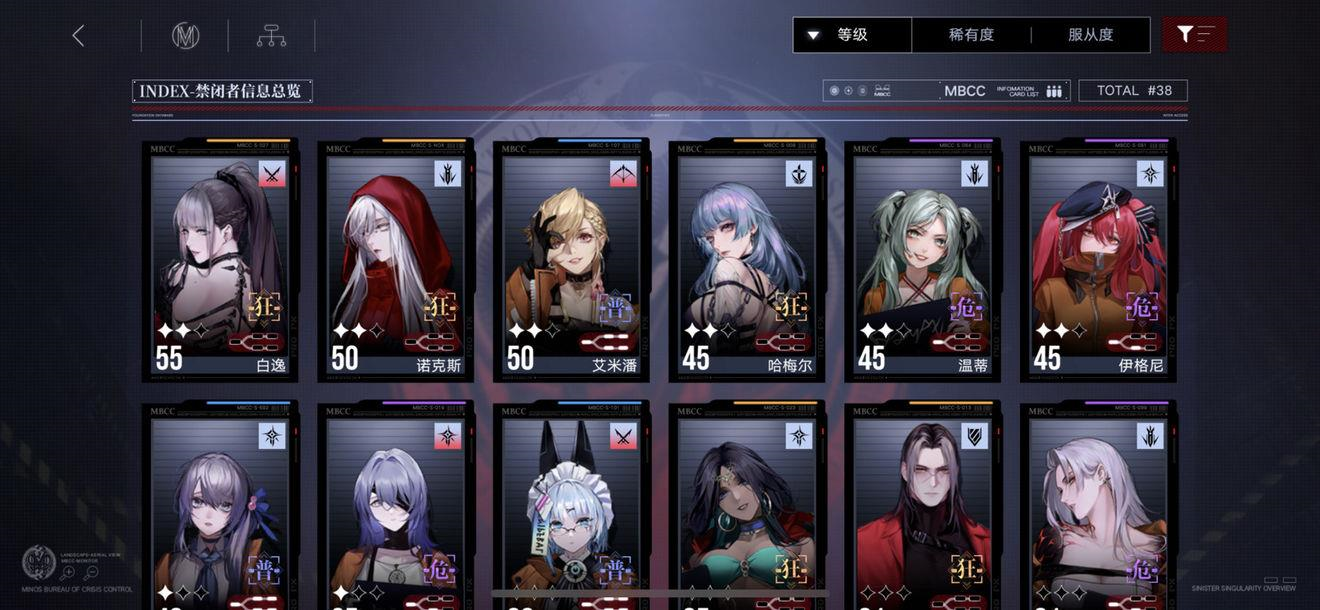Image resolution: width=1320 pixels, height=610 pixels.
Task: Sort cards by 等级 level
Action: click(852, 35)
